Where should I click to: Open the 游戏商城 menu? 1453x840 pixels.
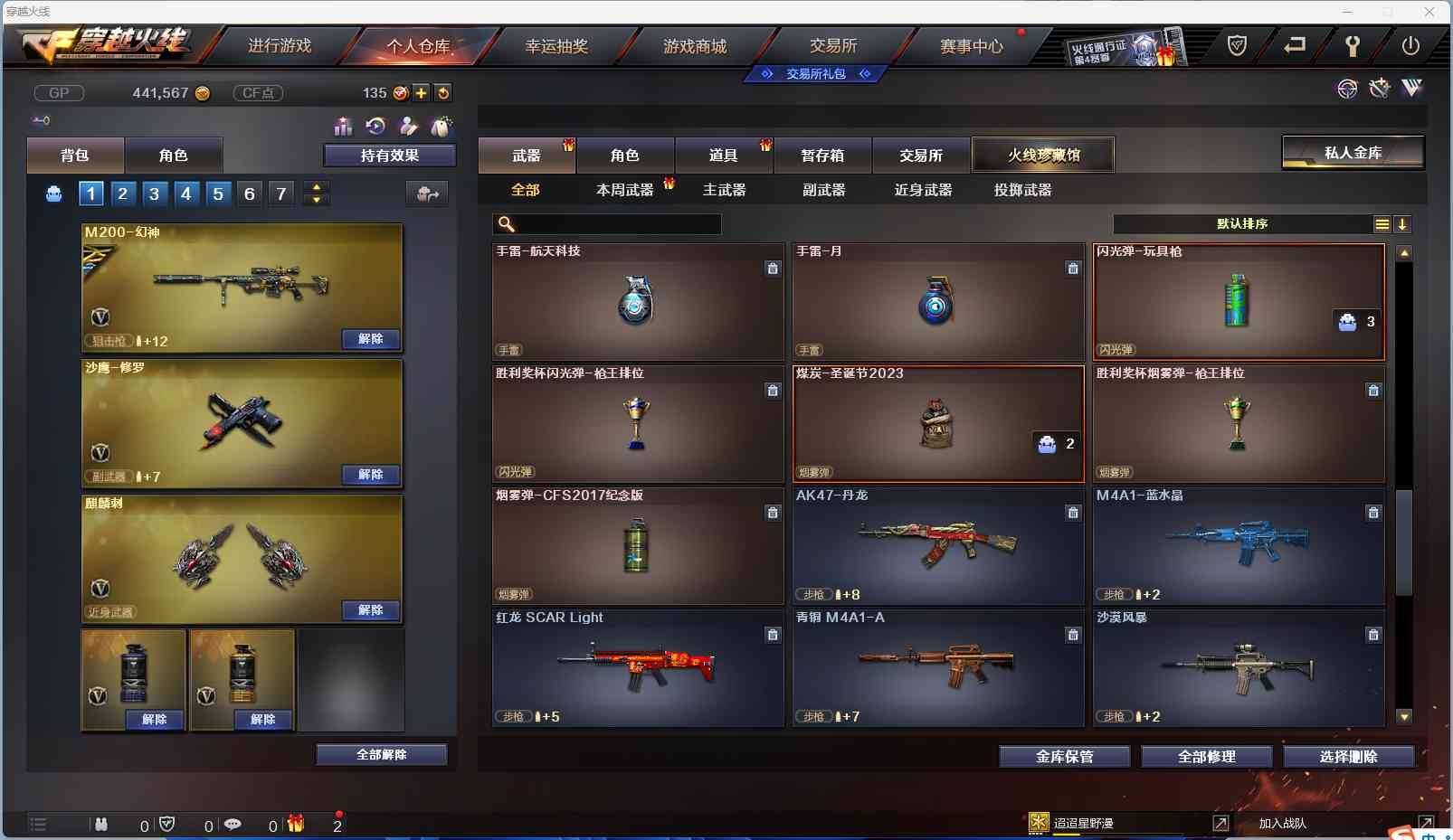695,45
